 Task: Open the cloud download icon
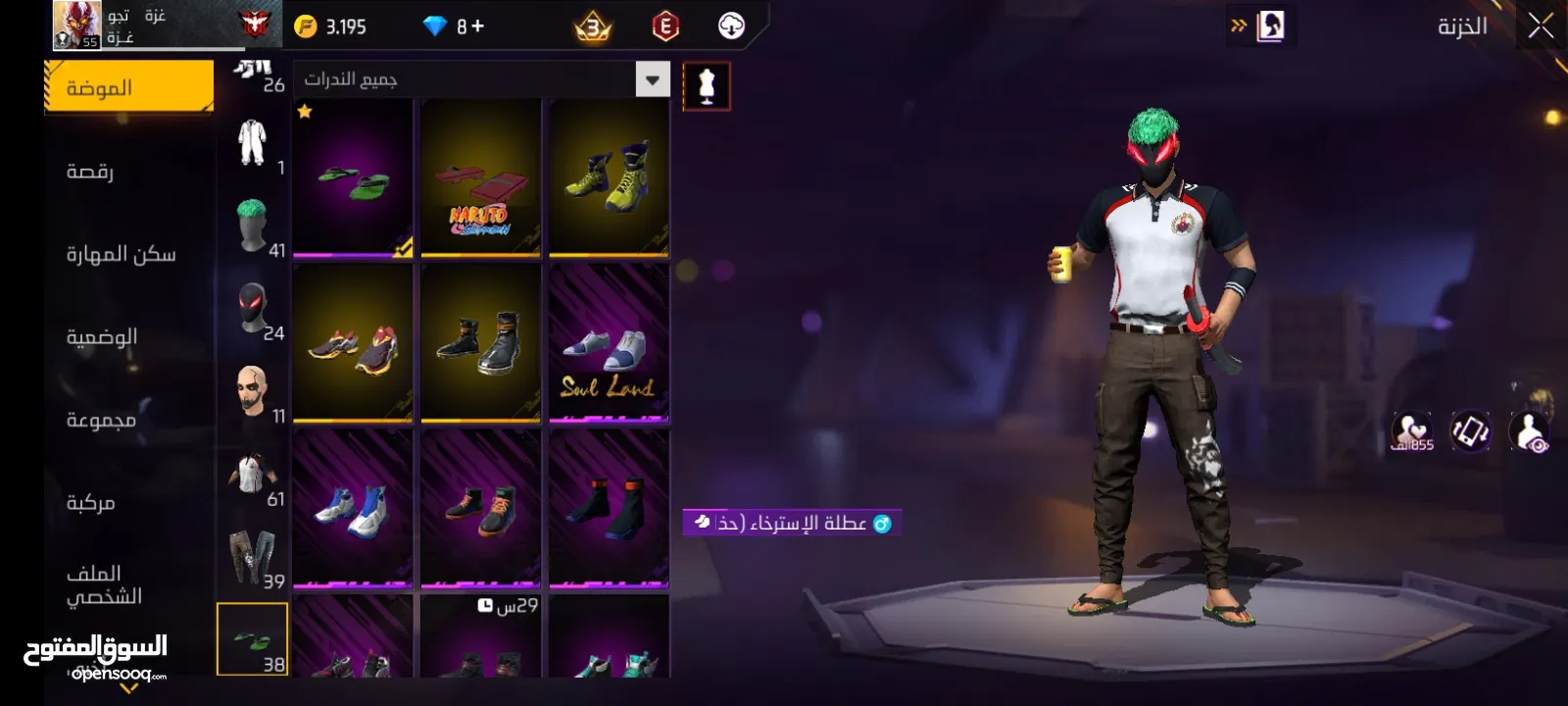click(x=731, y=26)
